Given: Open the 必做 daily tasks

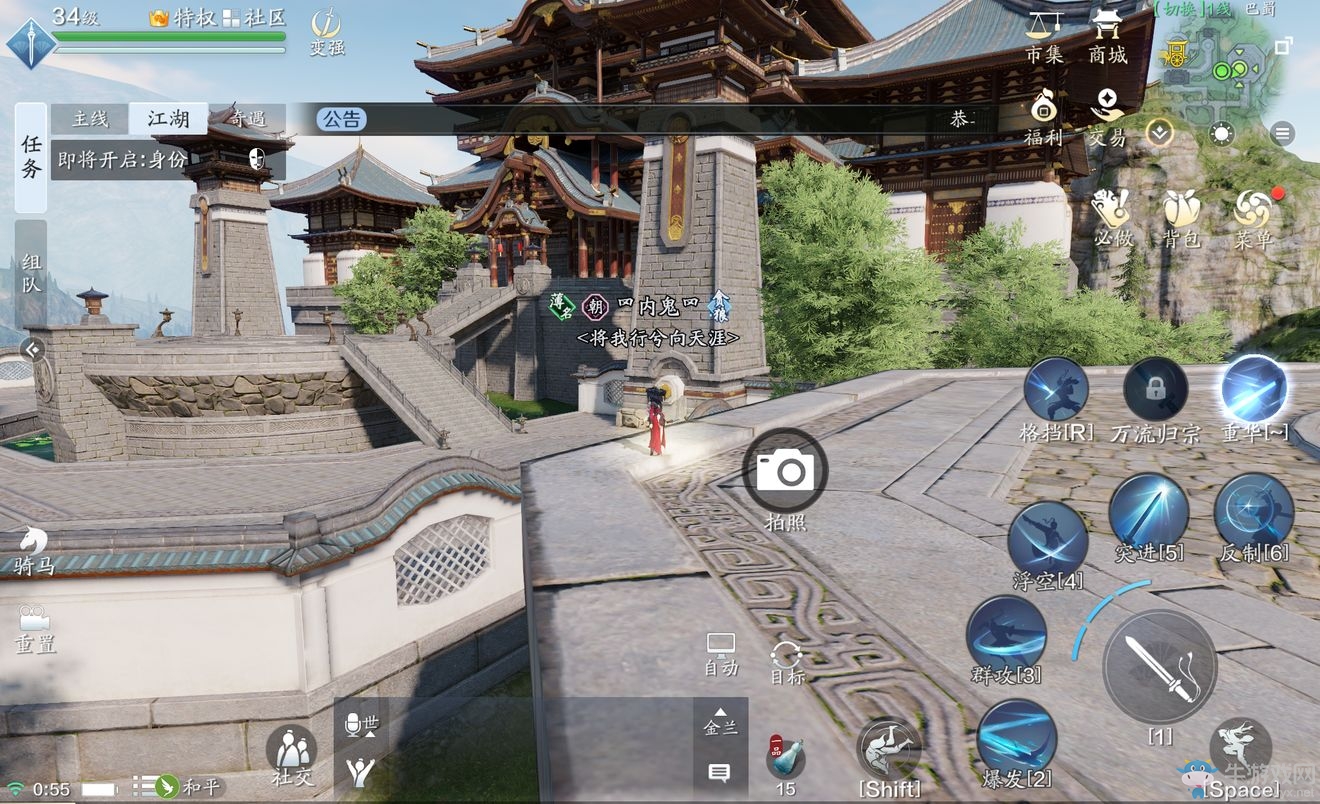Looking at the screenshot, I should (x=1111, y=217).
